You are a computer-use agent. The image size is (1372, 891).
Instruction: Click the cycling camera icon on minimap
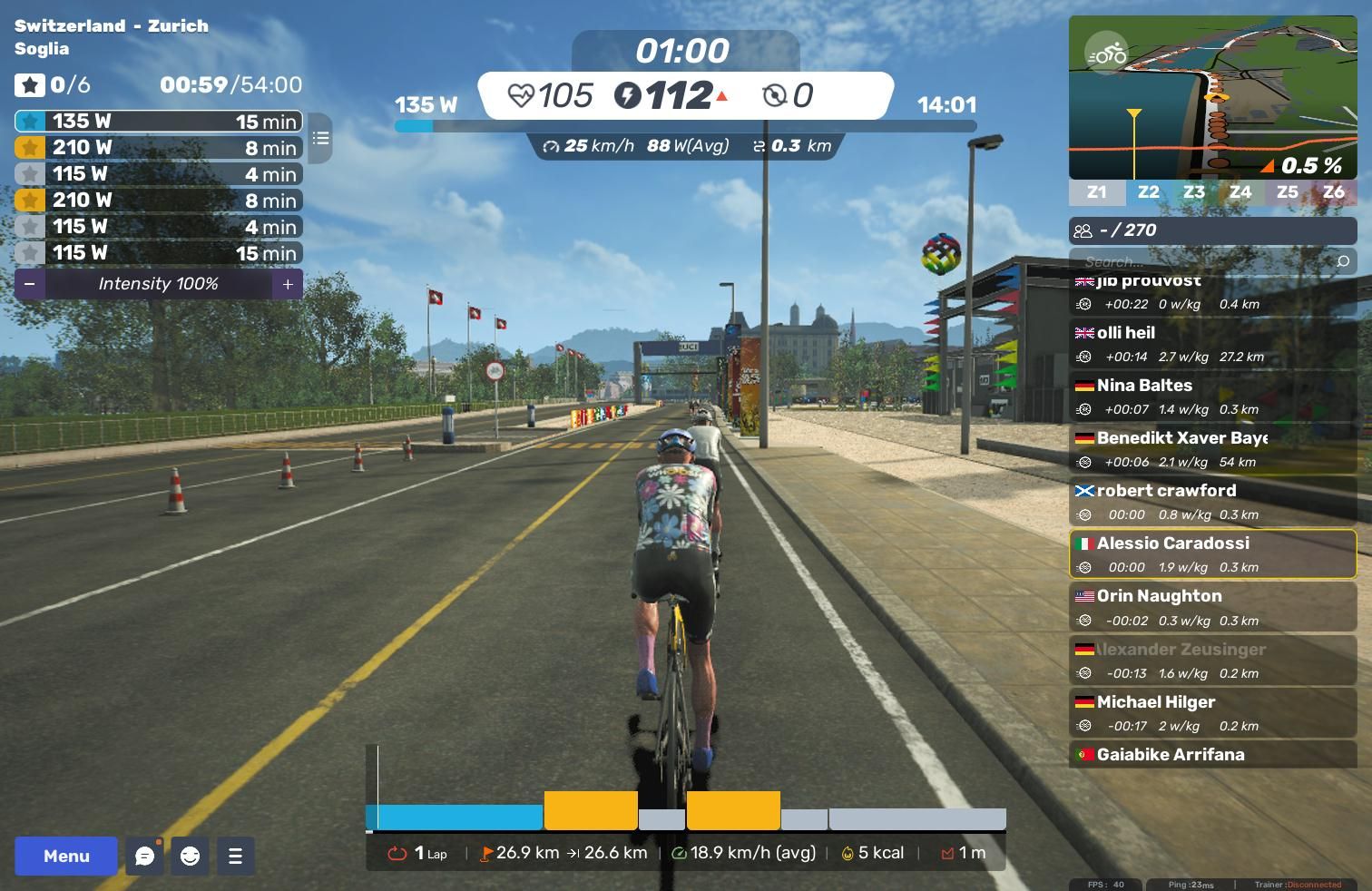pyautogui.click(x=1106, y=54)
